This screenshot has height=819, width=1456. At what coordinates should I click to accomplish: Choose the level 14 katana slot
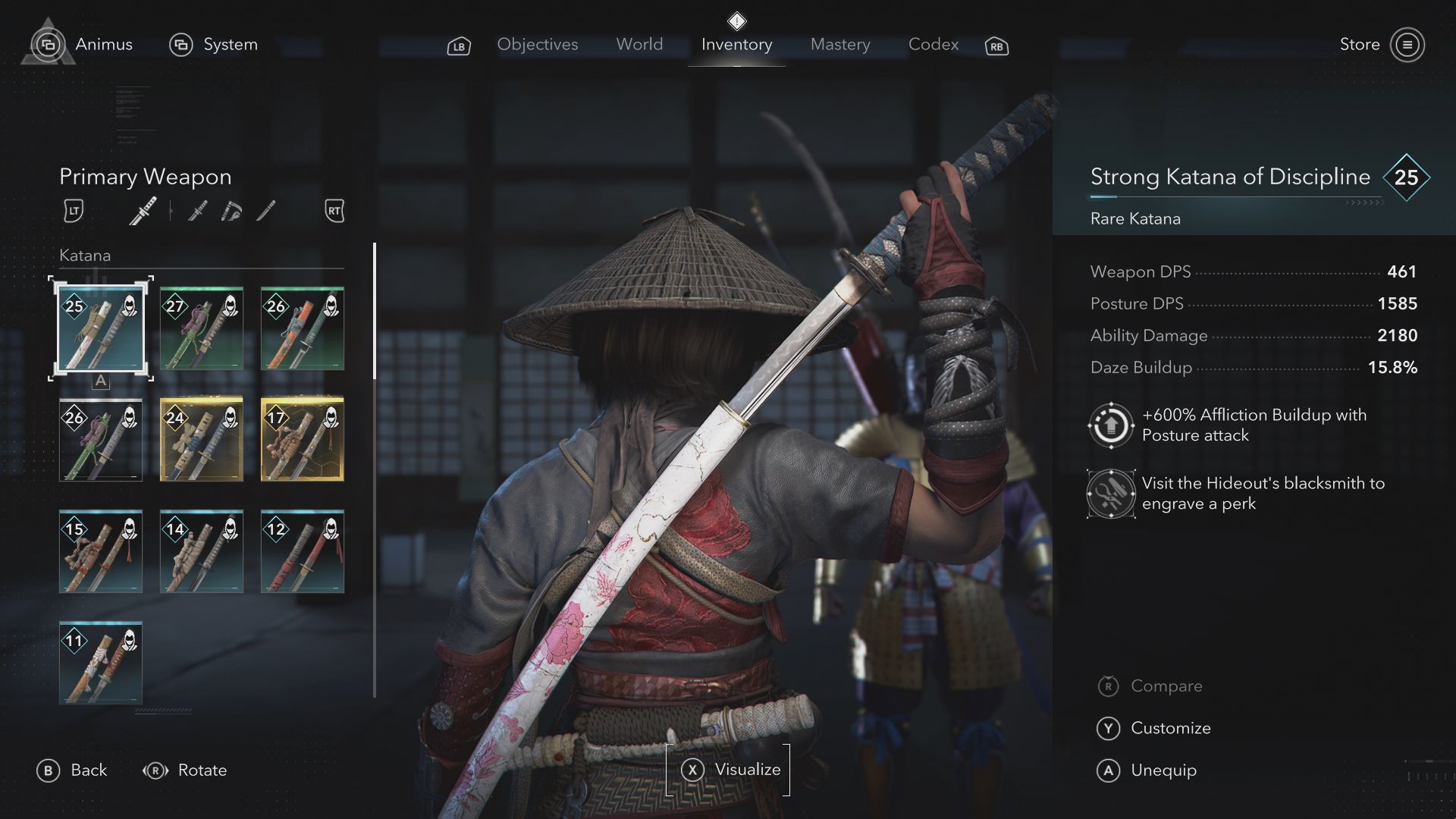tap(202, 551)
